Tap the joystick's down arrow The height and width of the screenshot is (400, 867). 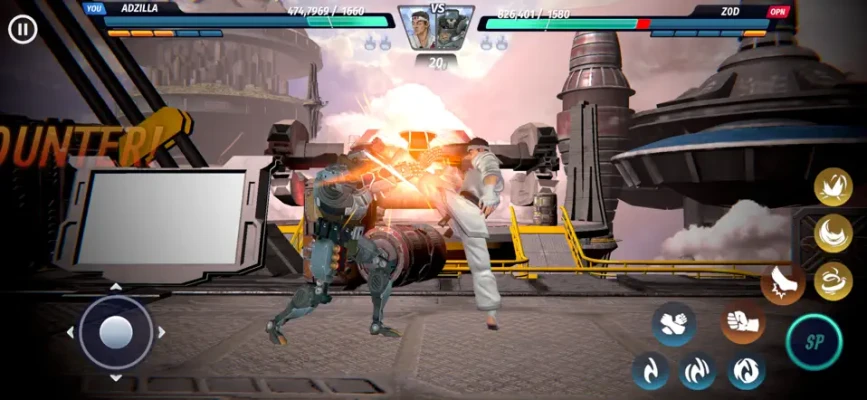click(116, 378)
